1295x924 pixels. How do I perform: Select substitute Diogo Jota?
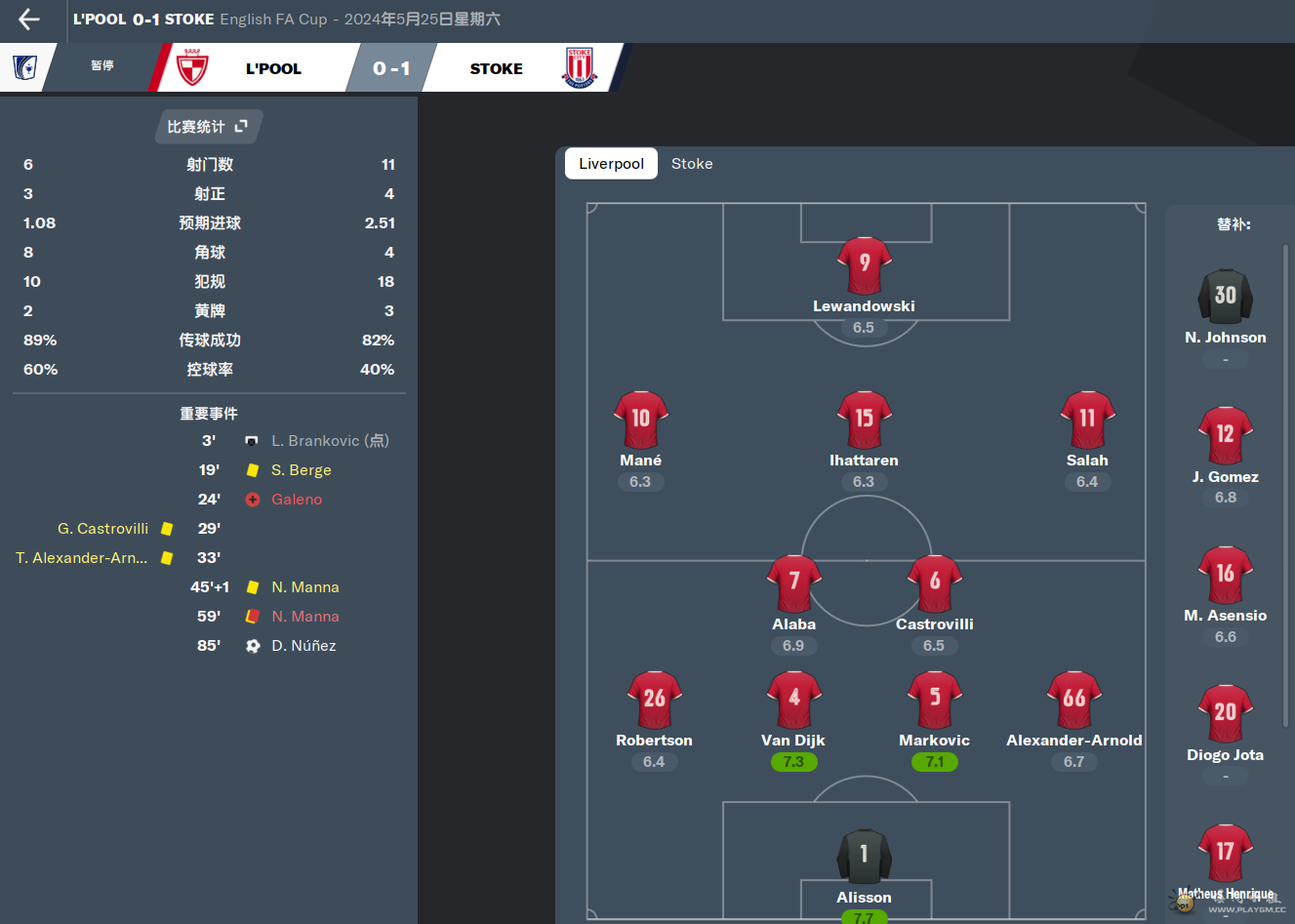1225,715
